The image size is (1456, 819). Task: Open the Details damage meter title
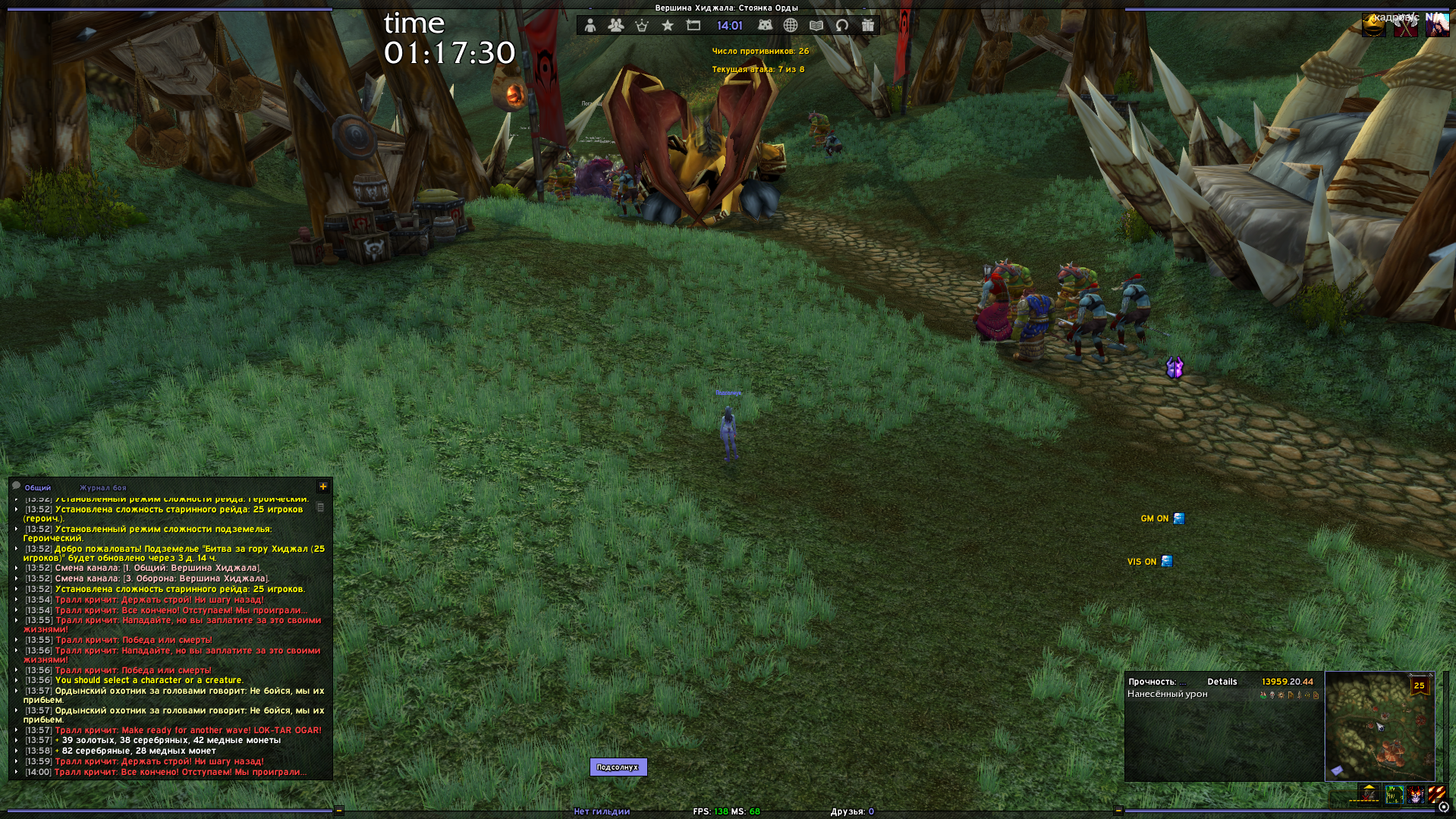tap(1222, 682)
